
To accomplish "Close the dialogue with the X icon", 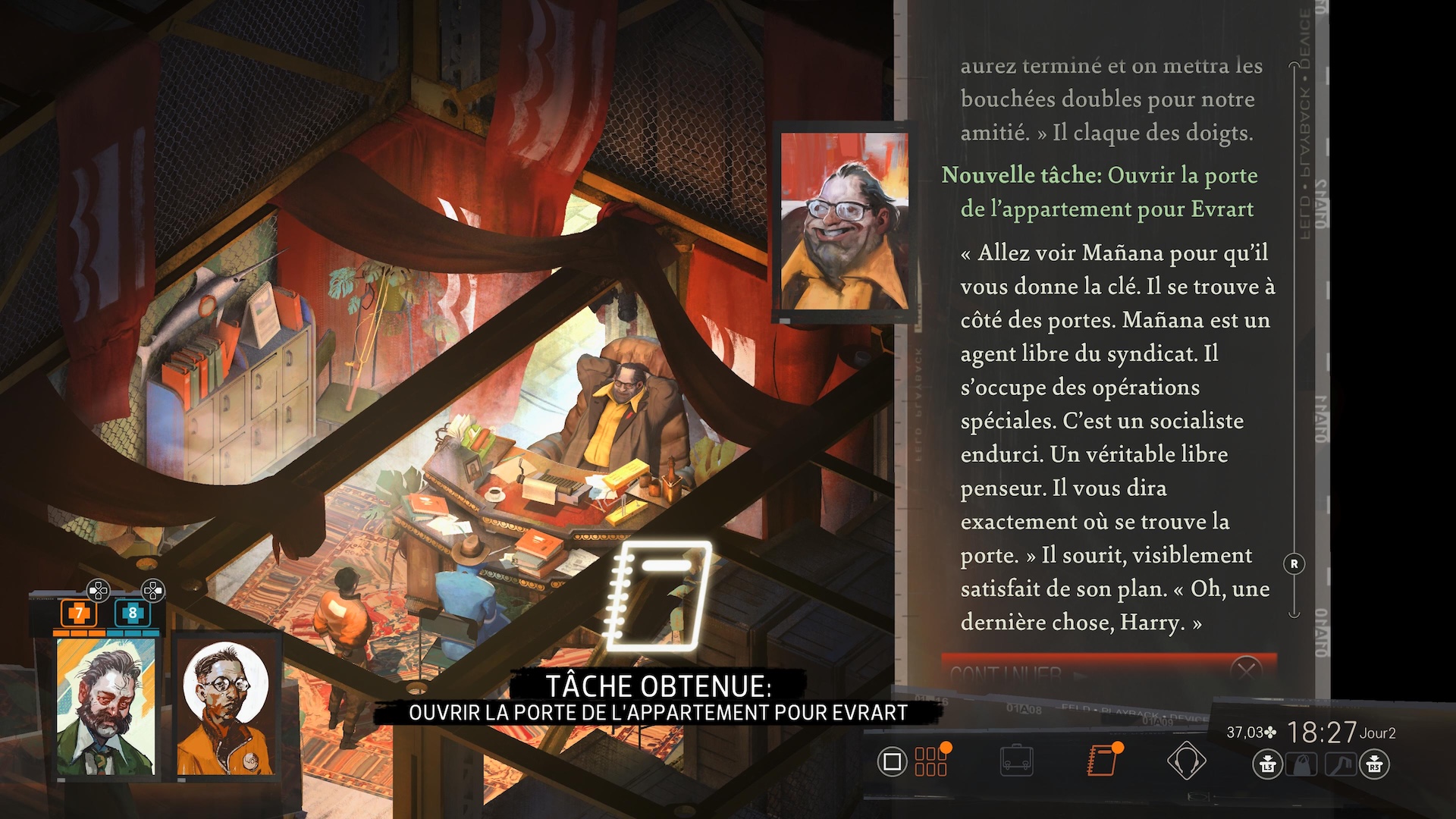I will (1245, 671).
